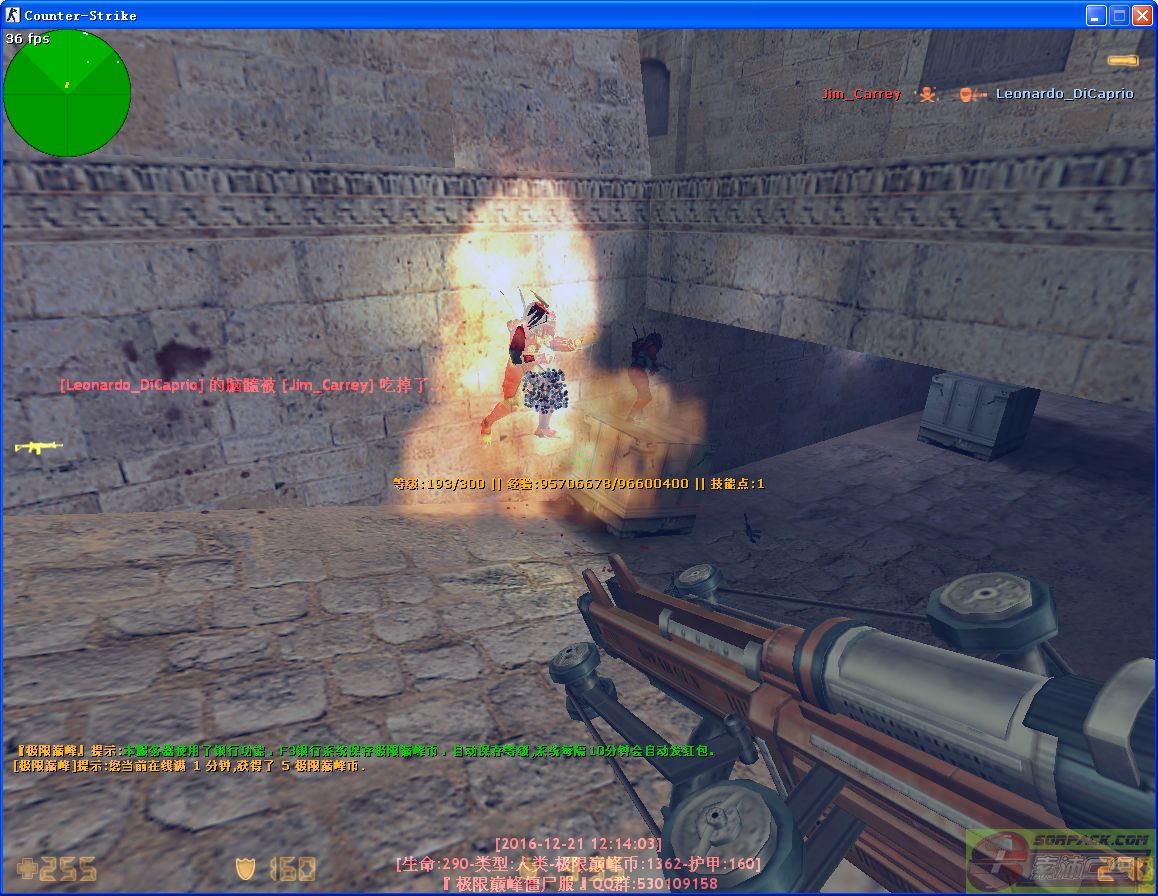Click Leonardo_DiCaprio in the kill feed

[1064, 94]
